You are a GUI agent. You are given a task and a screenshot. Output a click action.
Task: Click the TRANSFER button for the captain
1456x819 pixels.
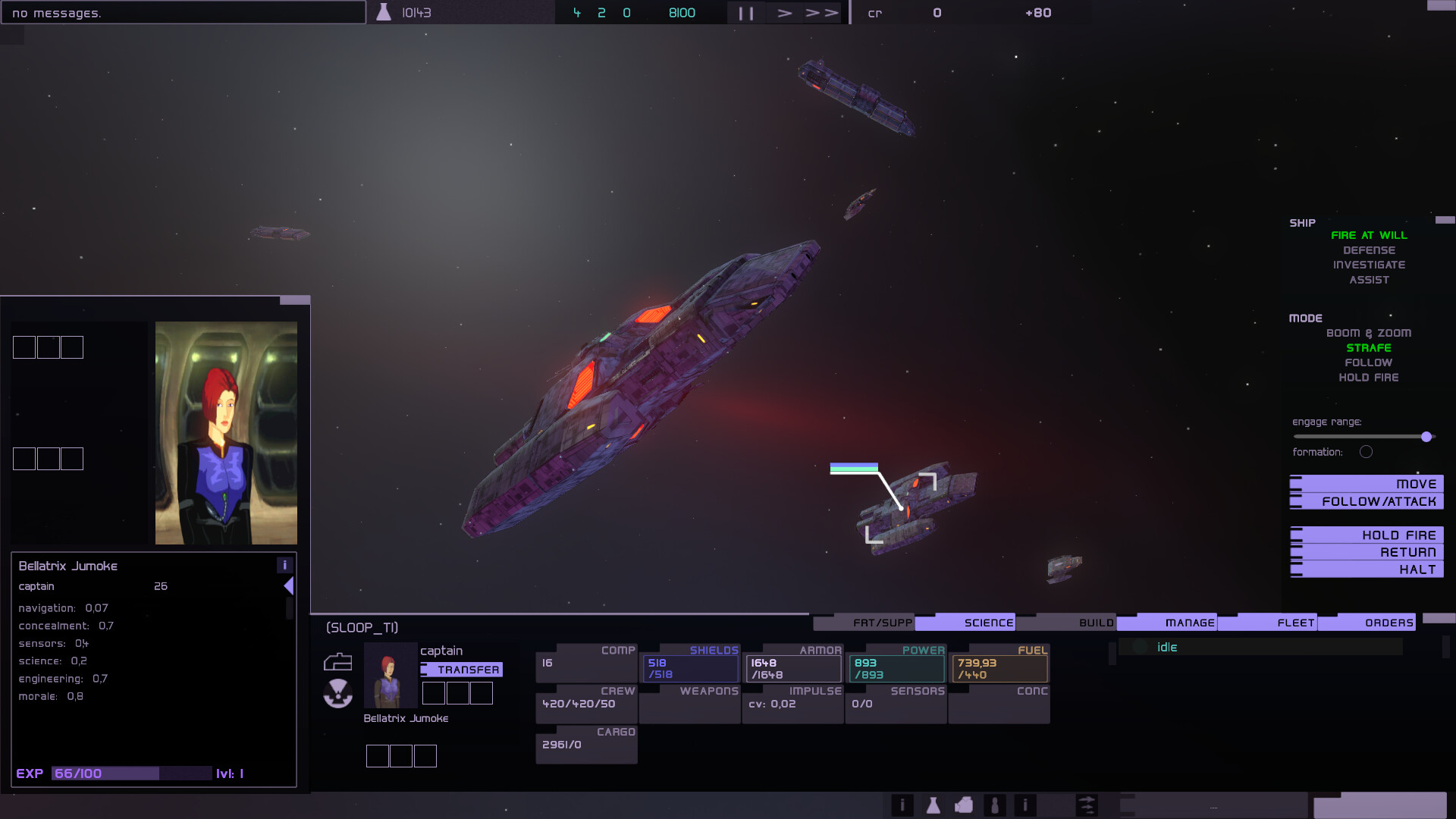coord(463,670)
